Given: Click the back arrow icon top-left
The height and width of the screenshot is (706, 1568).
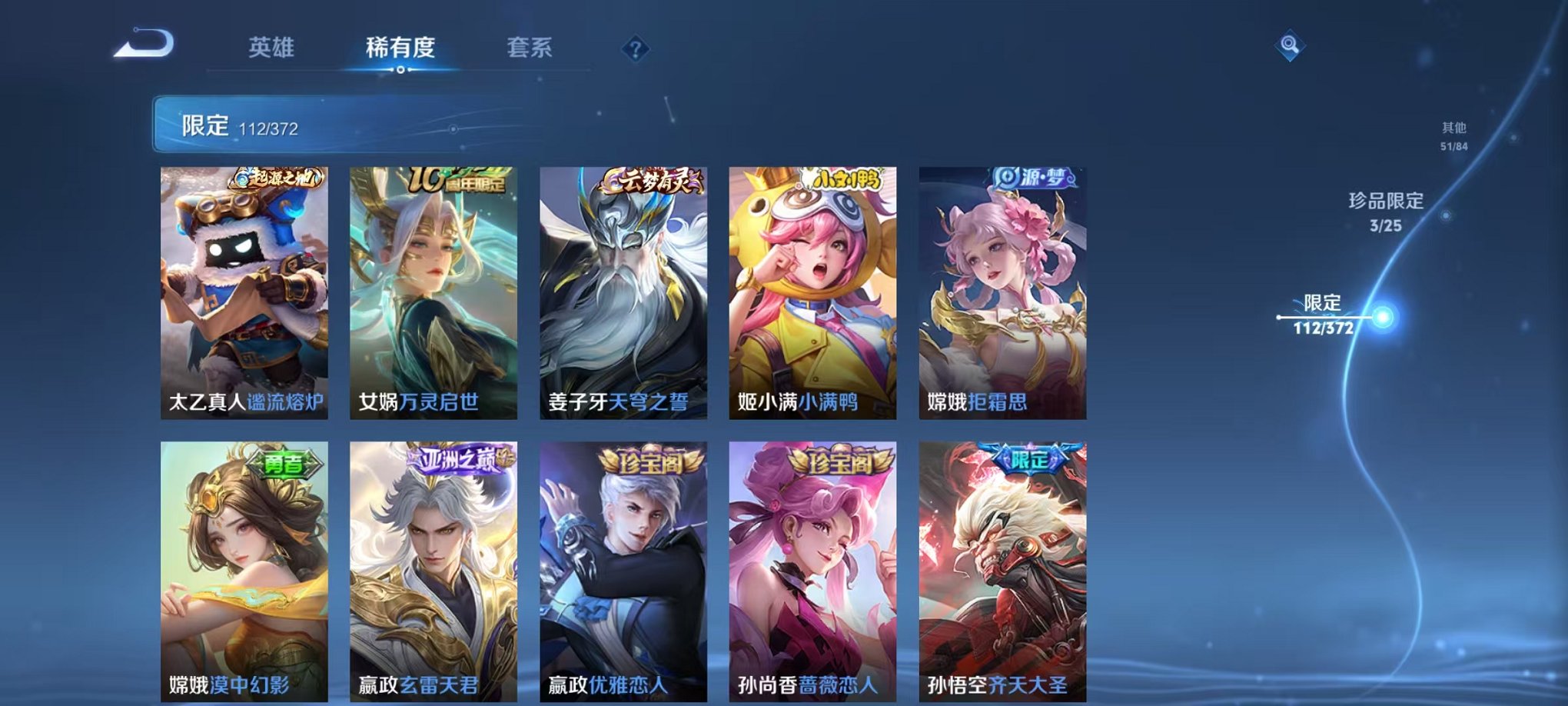Looking at the screenshot, I should tap(142, 45).
